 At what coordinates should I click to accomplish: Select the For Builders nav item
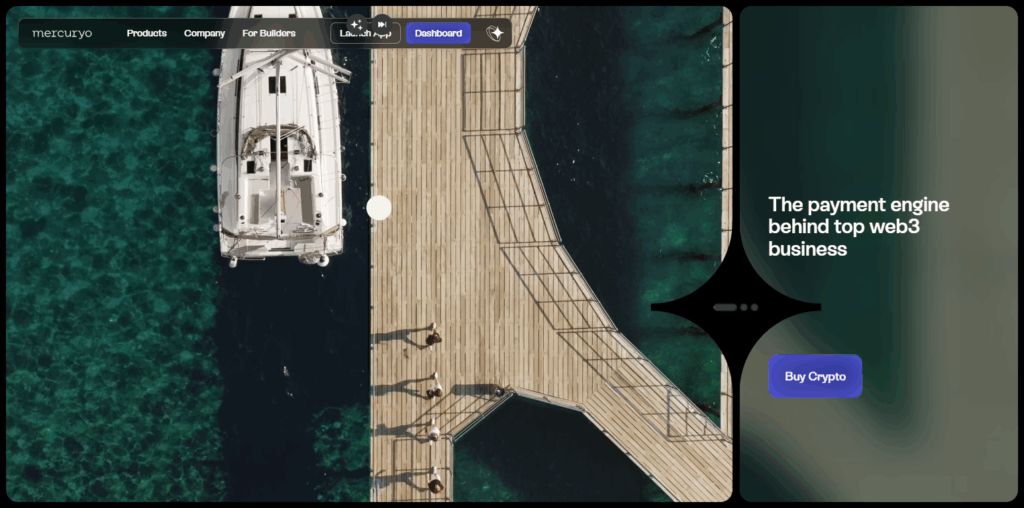pos(269,33)
